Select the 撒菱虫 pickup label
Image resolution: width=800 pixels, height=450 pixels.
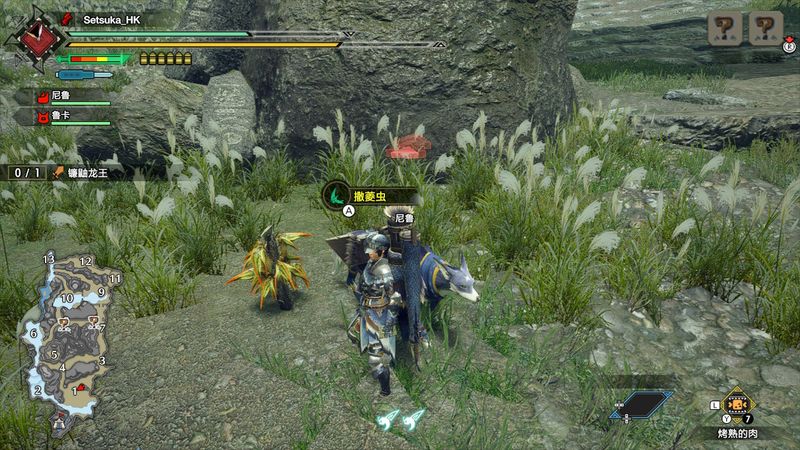[x=362, y=194]
